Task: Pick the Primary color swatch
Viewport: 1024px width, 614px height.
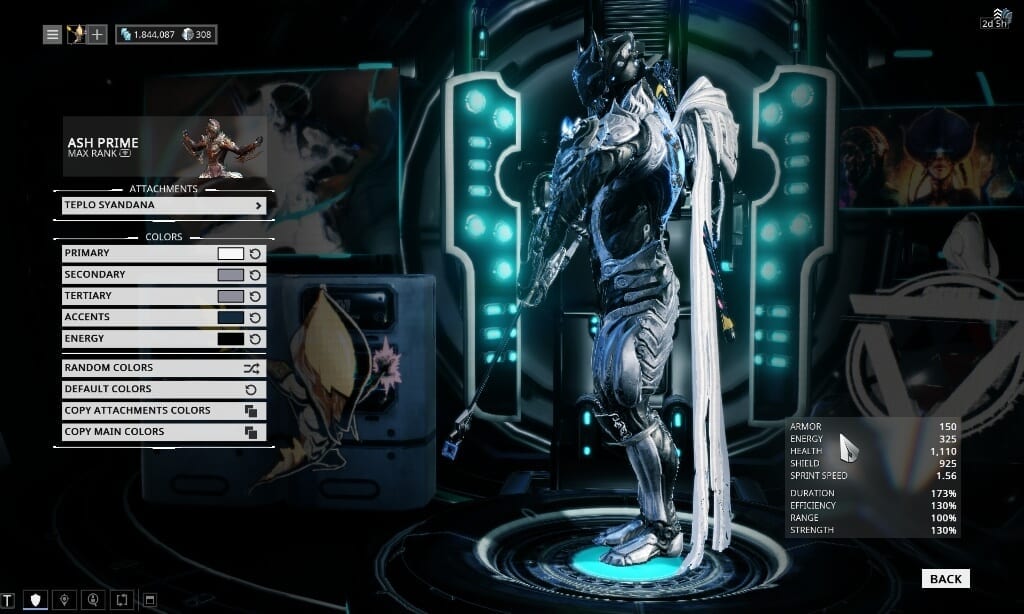Action: [x=230, y=253]
